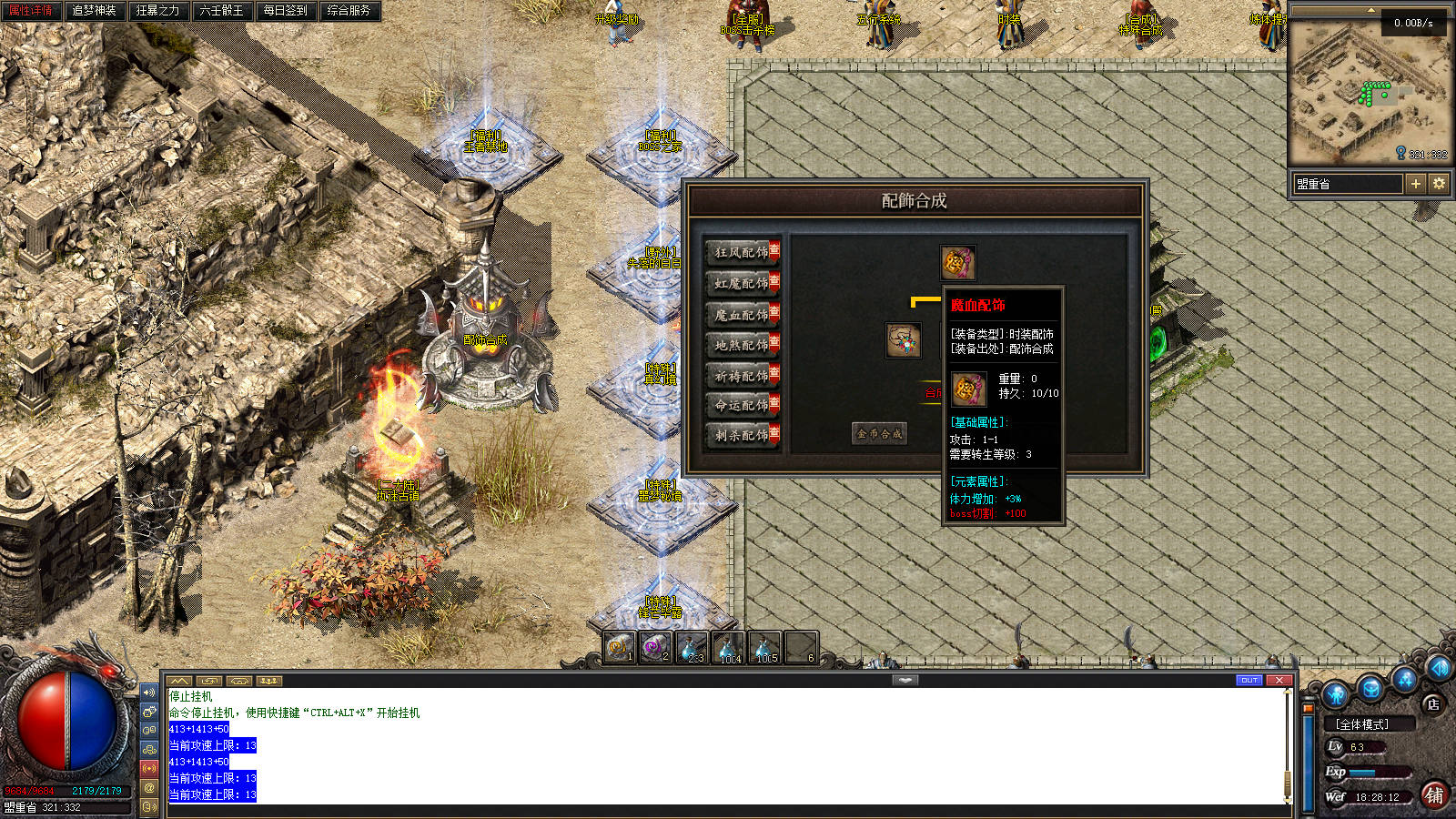
Task: Click the minimap
Action: click(x=1370, y=91)
